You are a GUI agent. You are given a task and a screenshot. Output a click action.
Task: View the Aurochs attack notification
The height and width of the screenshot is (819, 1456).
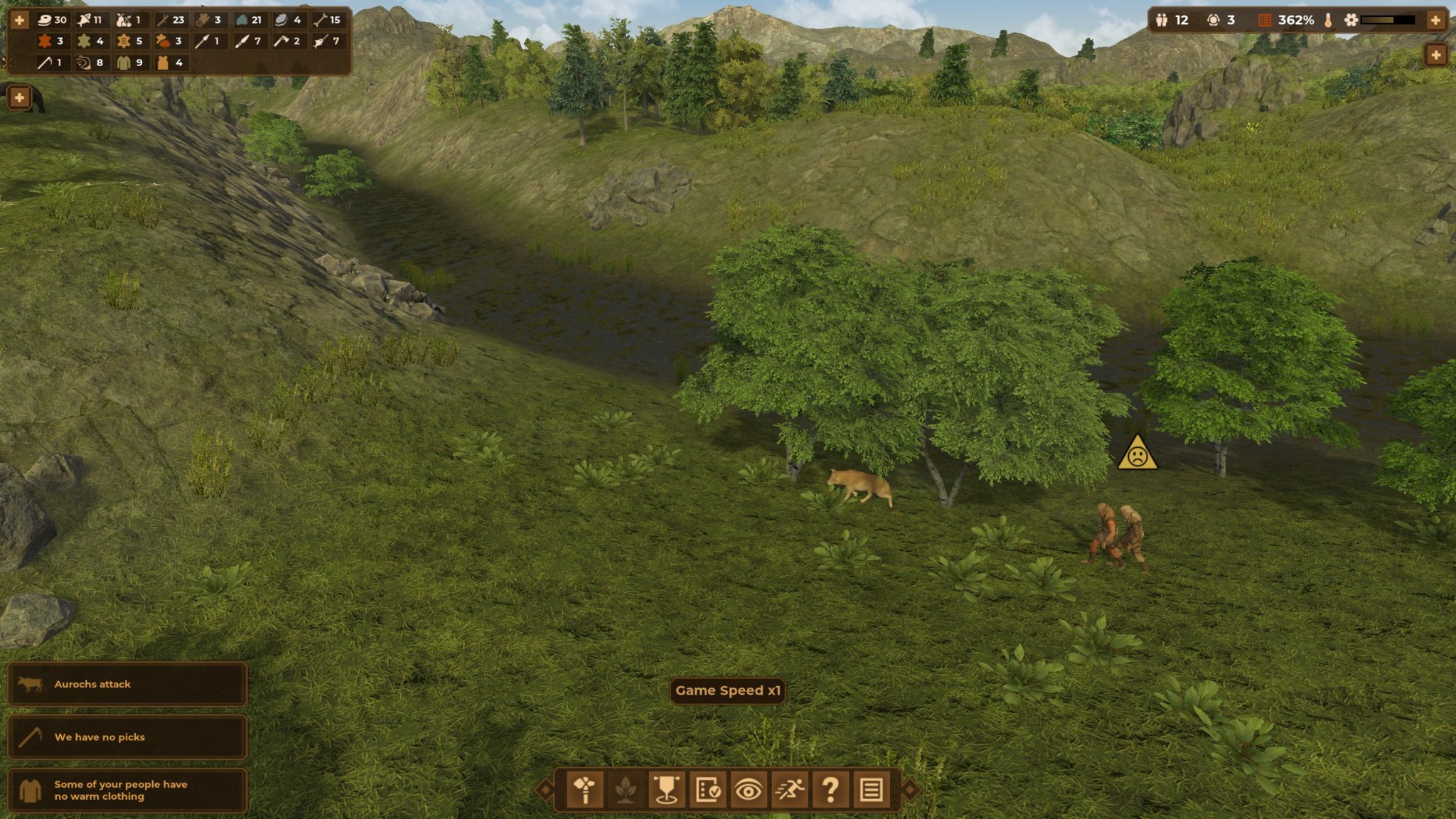[x=127, y=684]
